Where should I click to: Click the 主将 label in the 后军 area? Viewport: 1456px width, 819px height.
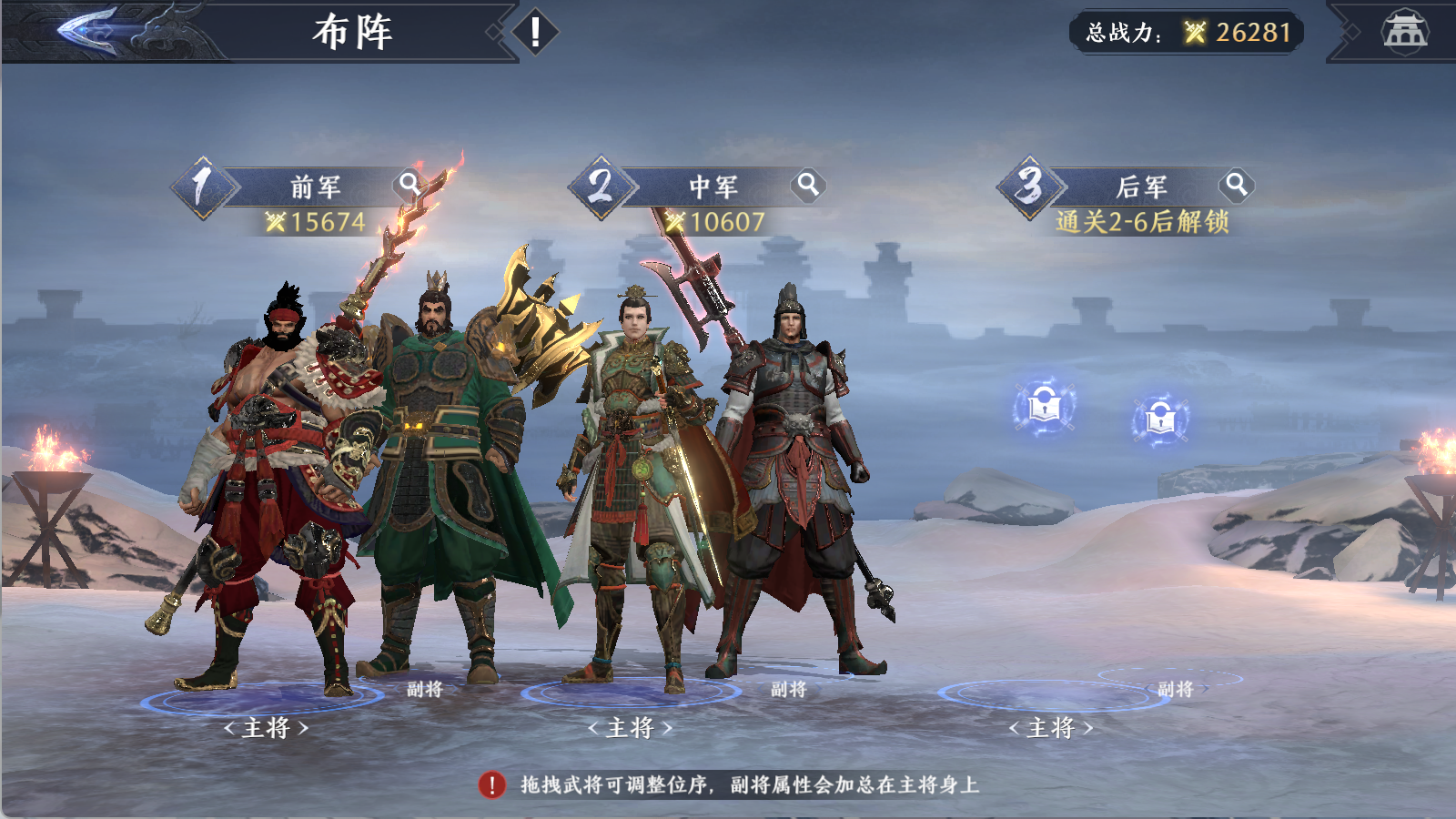point(1051,727)
